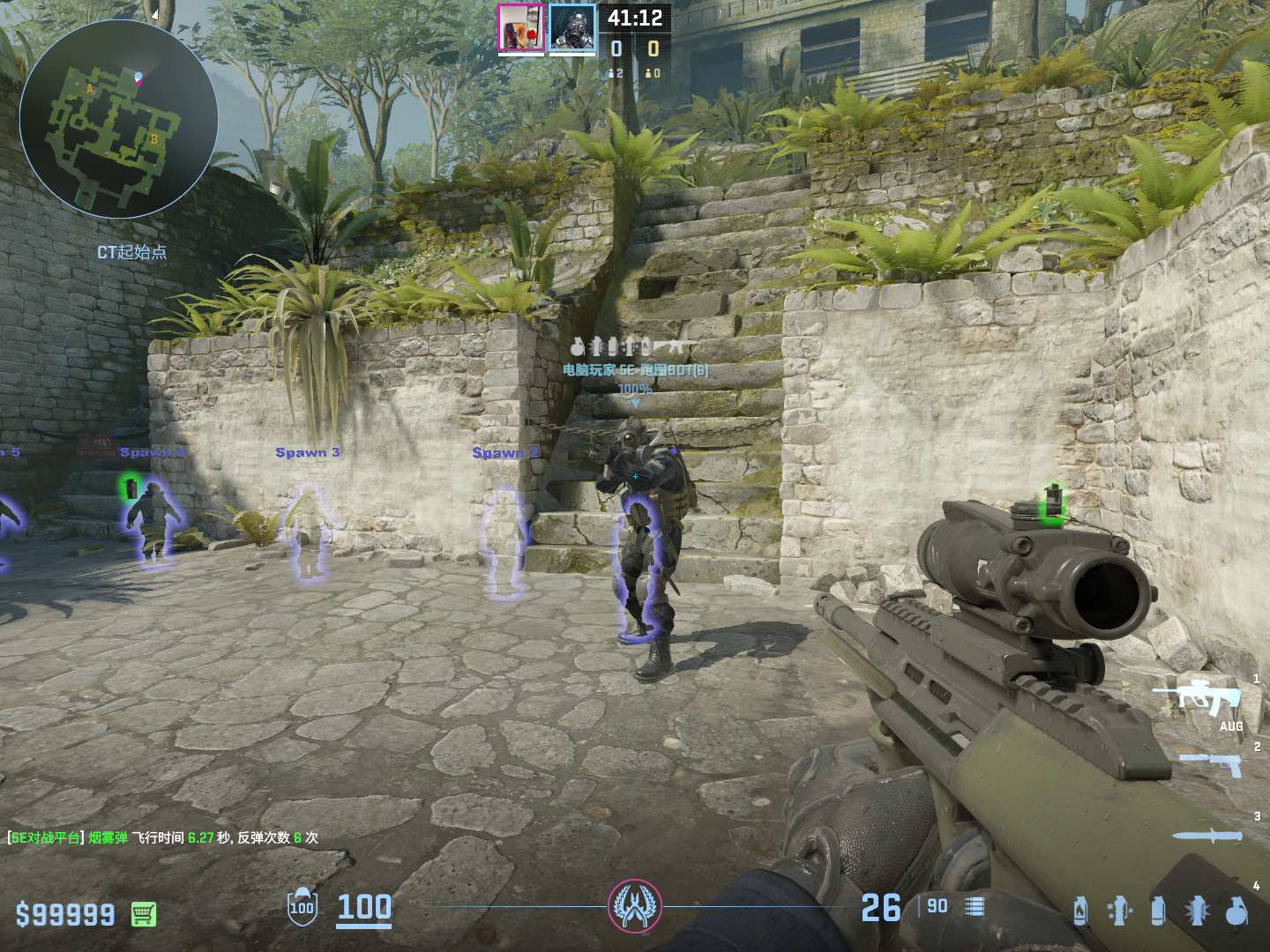Select the round HE grenade icon

(x=1236, y=911)
